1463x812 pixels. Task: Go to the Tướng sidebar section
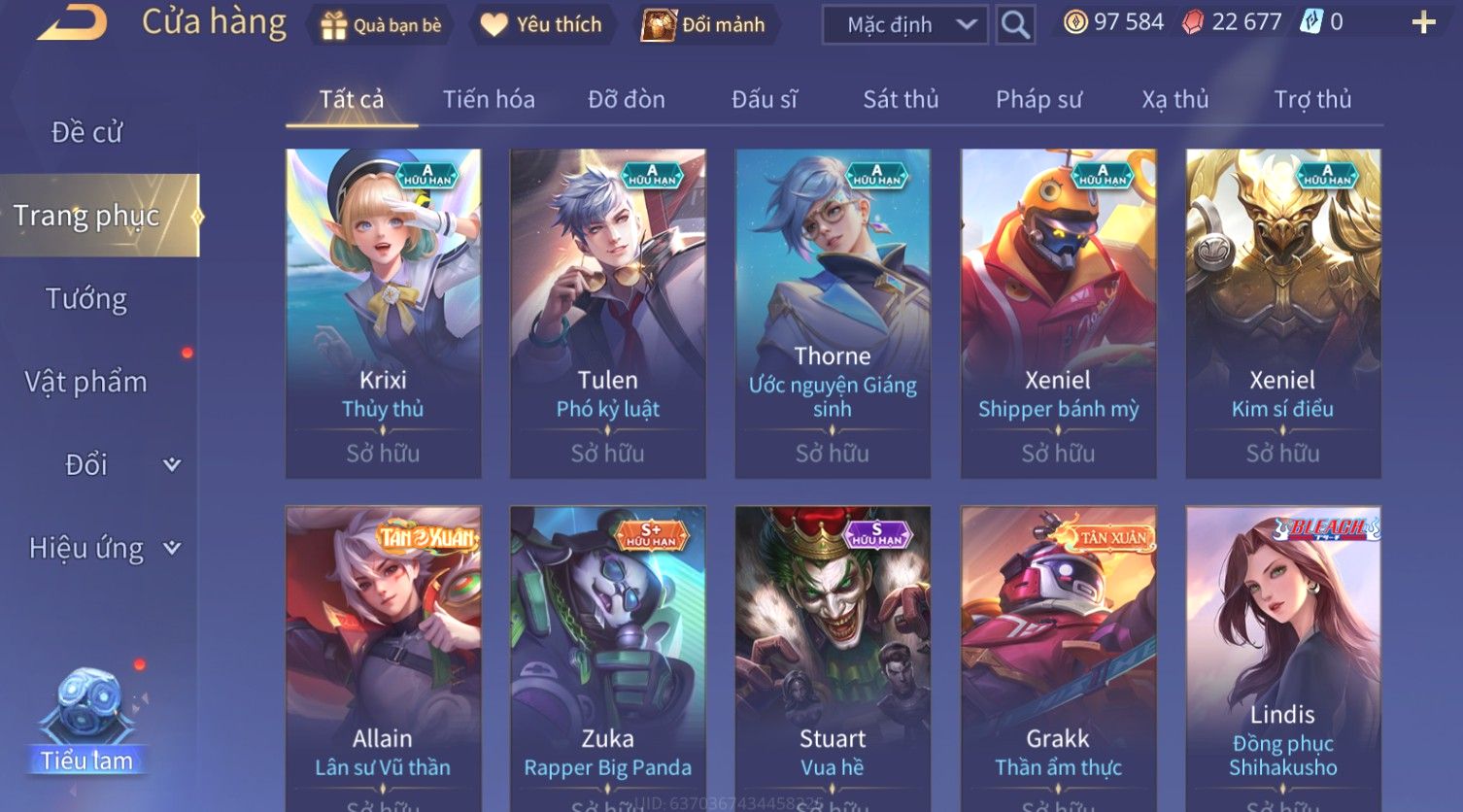[x=86, y=299]
